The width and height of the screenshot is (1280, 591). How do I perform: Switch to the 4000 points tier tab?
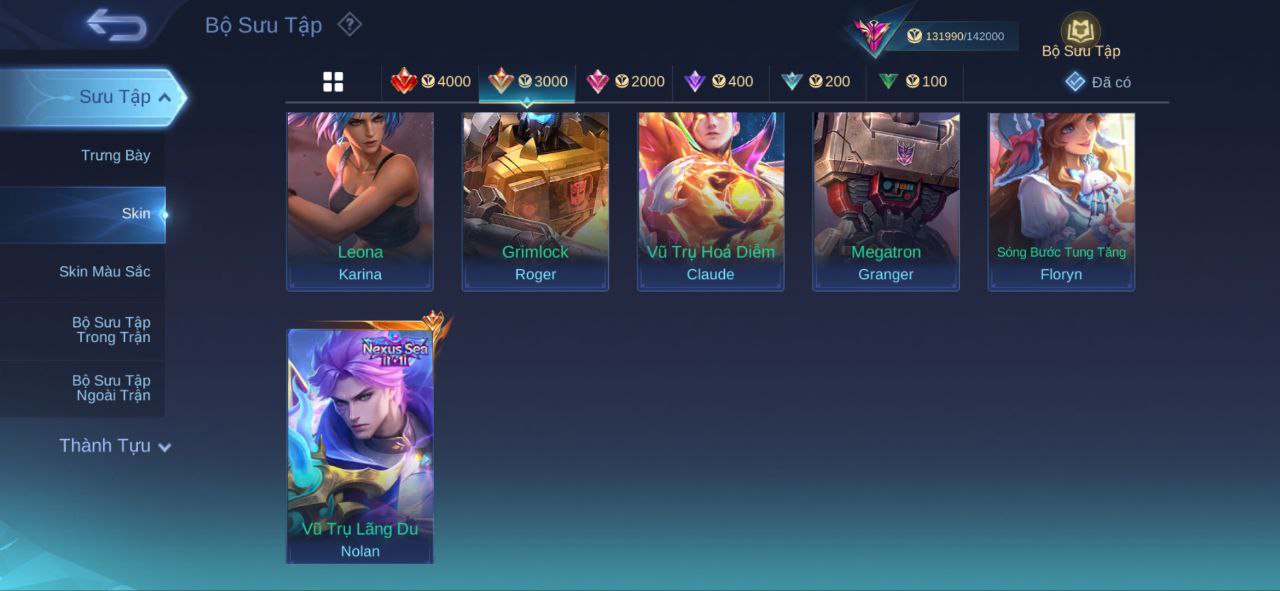pos(431,82)
